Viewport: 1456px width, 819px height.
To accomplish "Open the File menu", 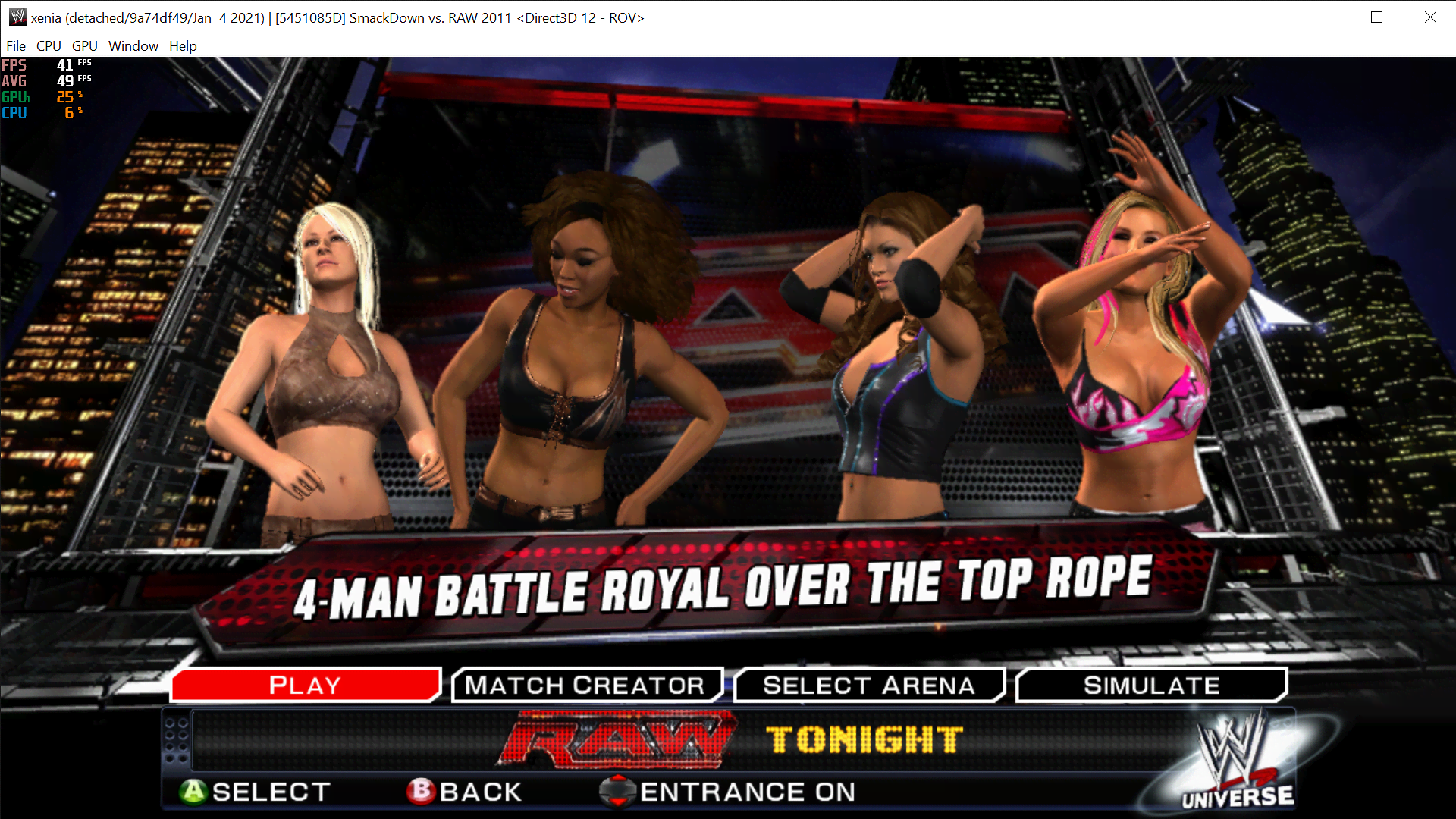I will 15,45.
